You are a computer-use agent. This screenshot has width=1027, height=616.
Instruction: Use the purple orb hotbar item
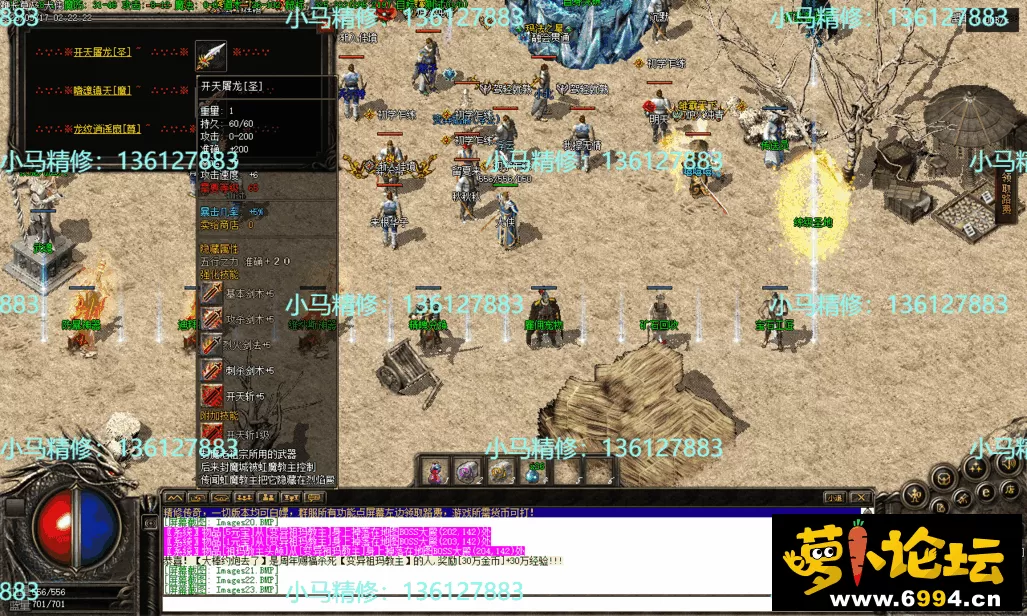[x=466, y=470]
